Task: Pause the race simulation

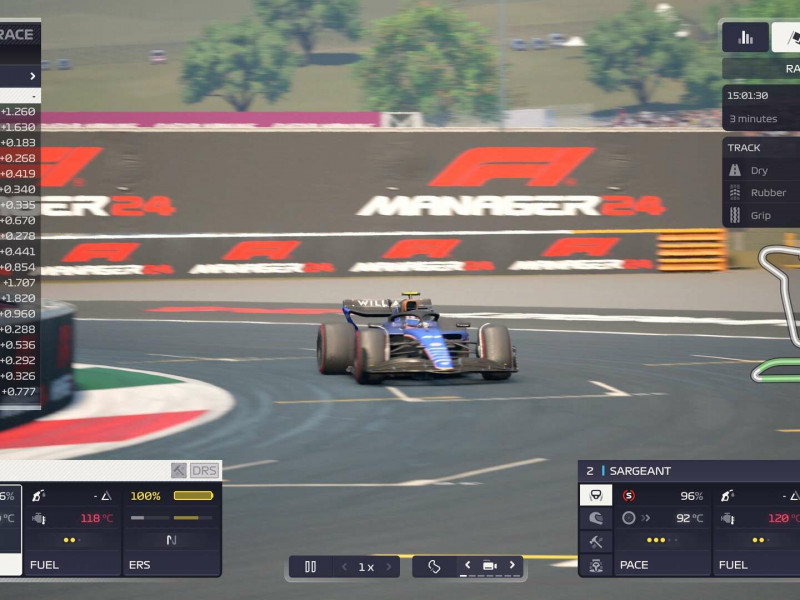Action: click(x=310, y=566)
